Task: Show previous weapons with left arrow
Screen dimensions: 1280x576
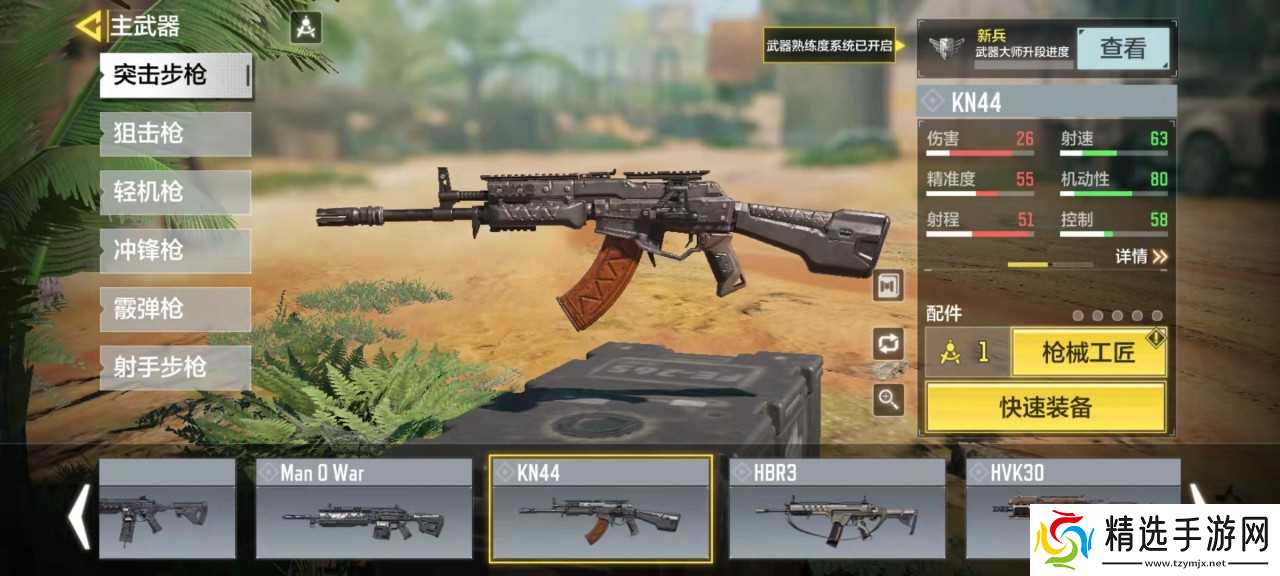Action: [78, 515]
